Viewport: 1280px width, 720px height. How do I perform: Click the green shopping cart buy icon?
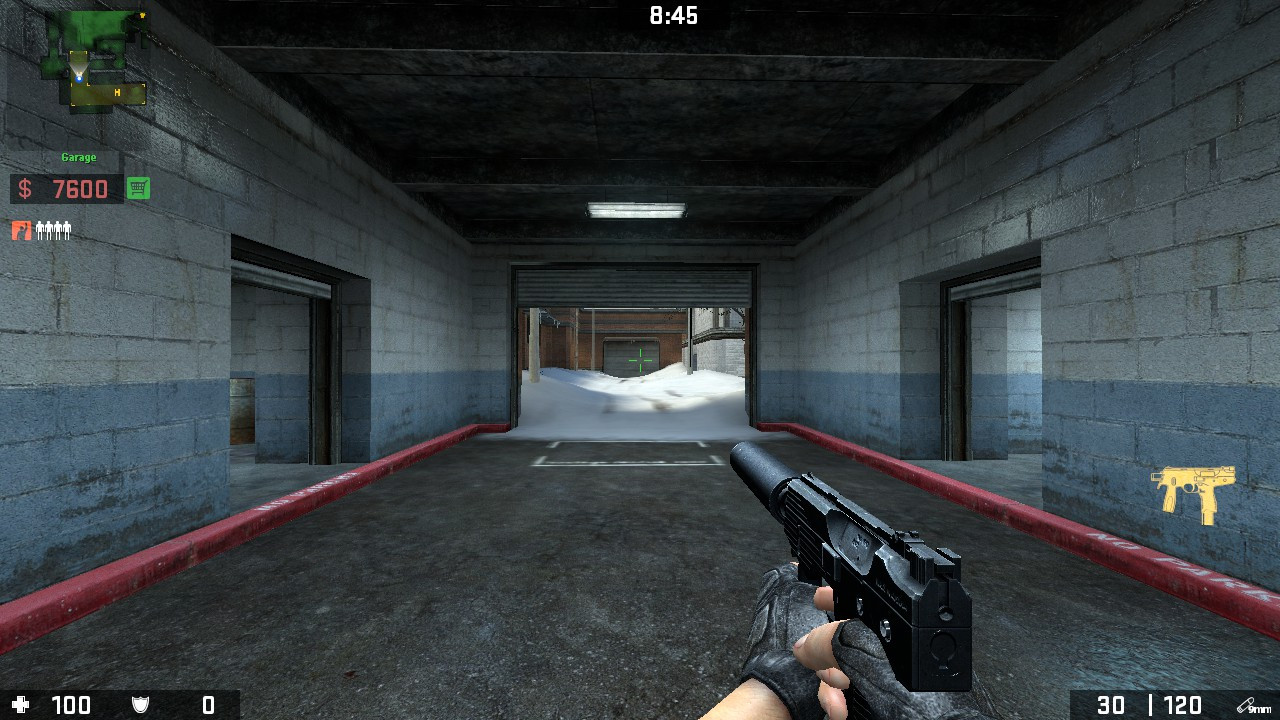pos(137,188)
